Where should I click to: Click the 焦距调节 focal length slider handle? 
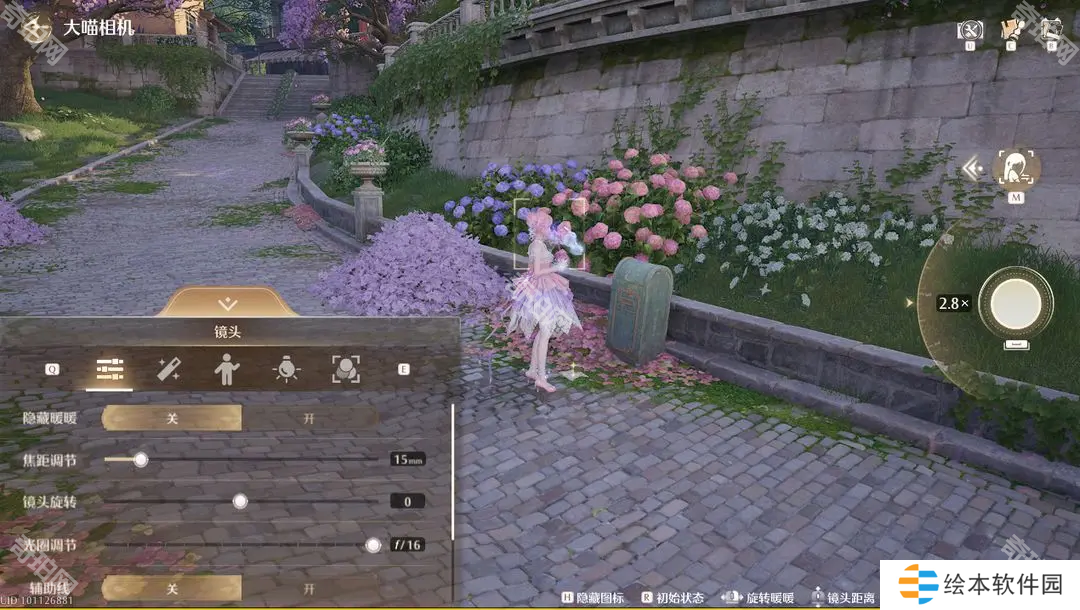point(141,459)
